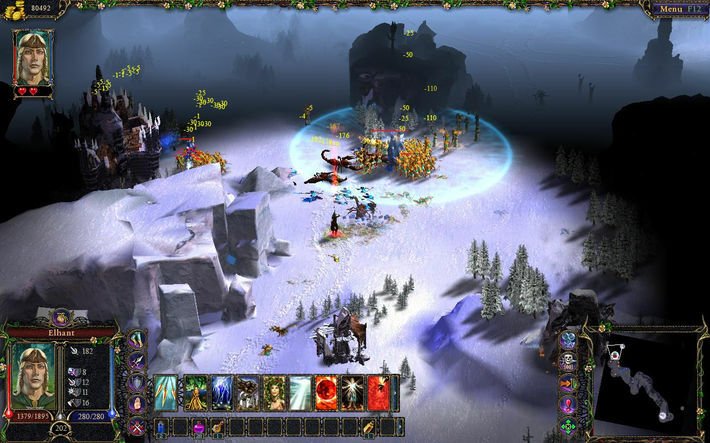This screenshot has height=443, width=710.
Task: Use the blue potion in the first belt slot
Action: tap(160, 428)
